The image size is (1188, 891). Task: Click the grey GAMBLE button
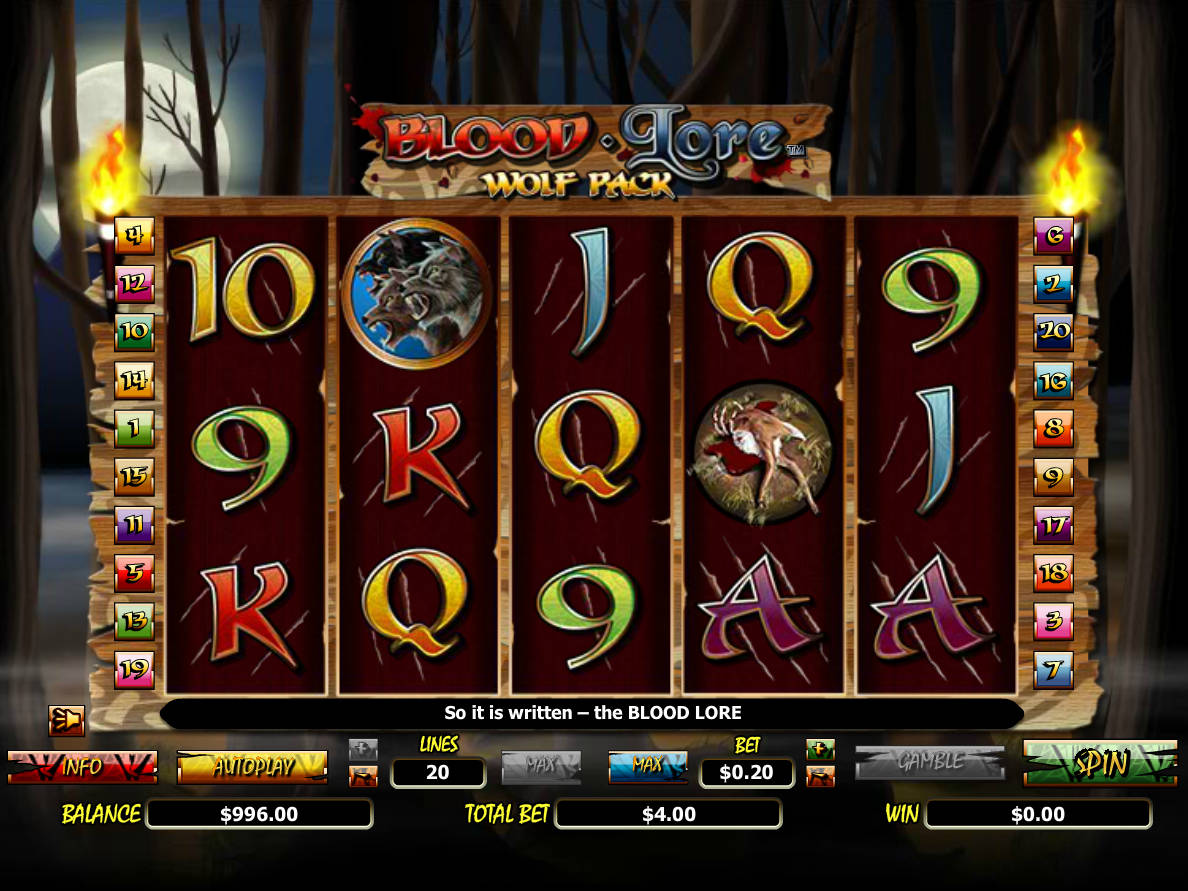click(929, 762)
